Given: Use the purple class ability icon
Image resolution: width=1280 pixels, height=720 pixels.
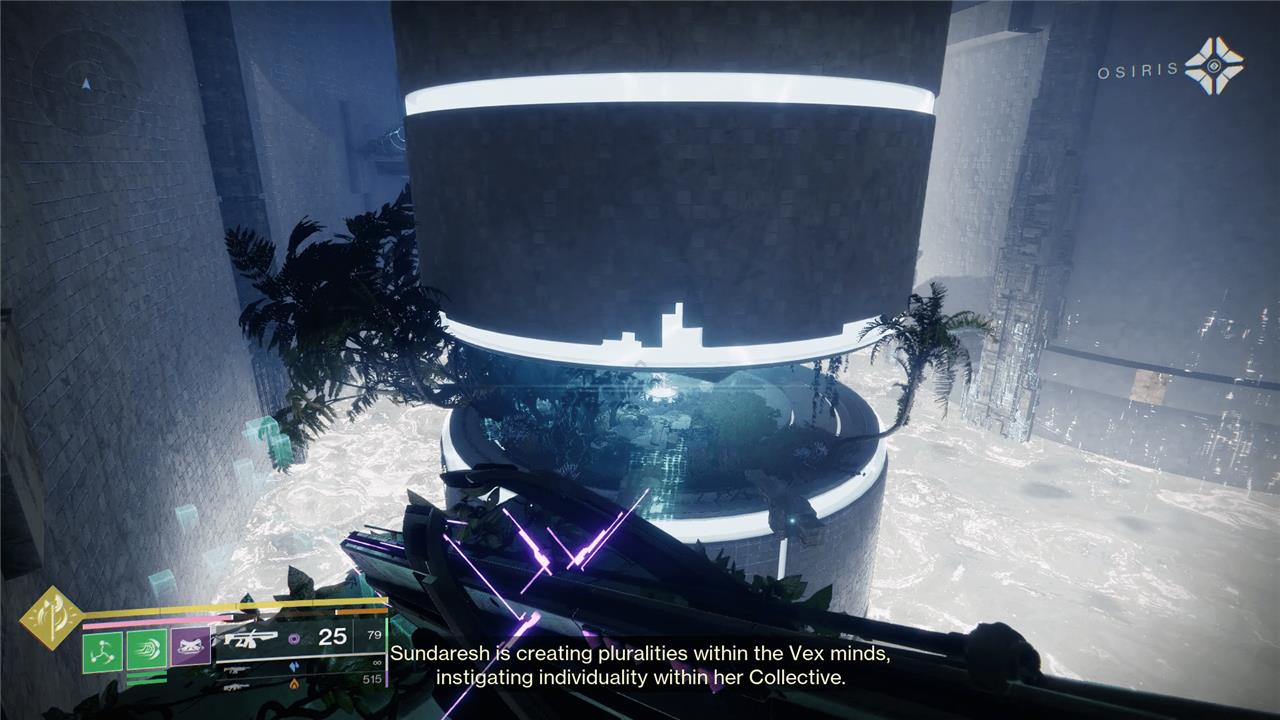Looking at the screenshot, I should coord(190,649).
